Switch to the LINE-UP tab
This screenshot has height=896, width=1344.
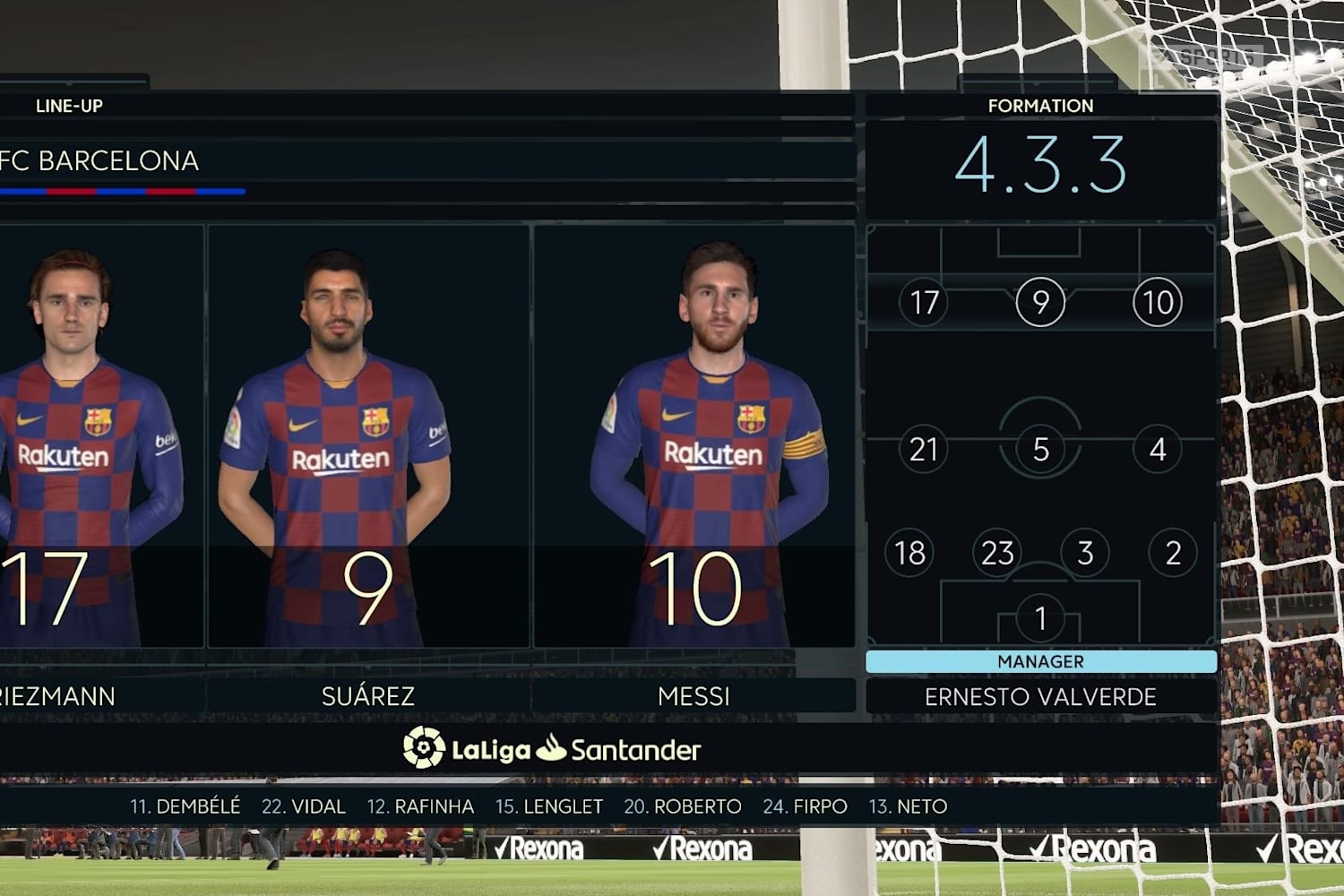[x=69, y=105]
